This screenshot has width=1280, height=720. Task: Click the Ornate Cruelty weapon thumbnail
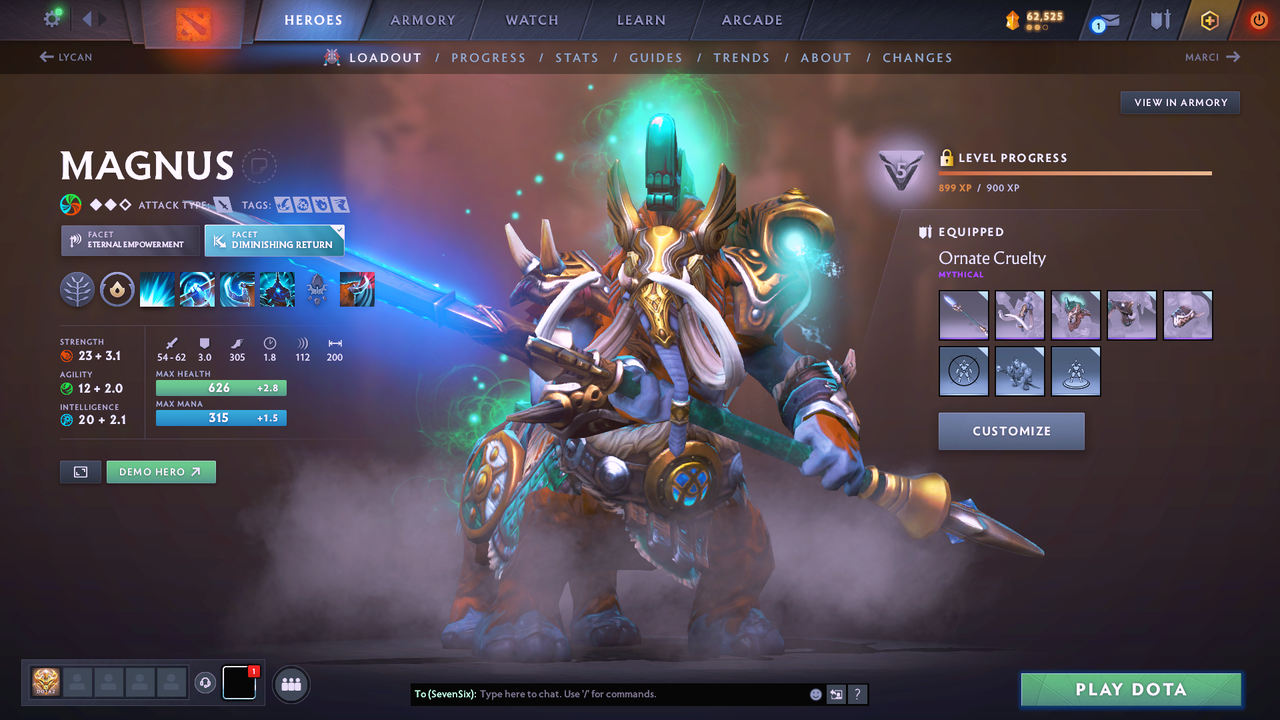tap(963, 315)
